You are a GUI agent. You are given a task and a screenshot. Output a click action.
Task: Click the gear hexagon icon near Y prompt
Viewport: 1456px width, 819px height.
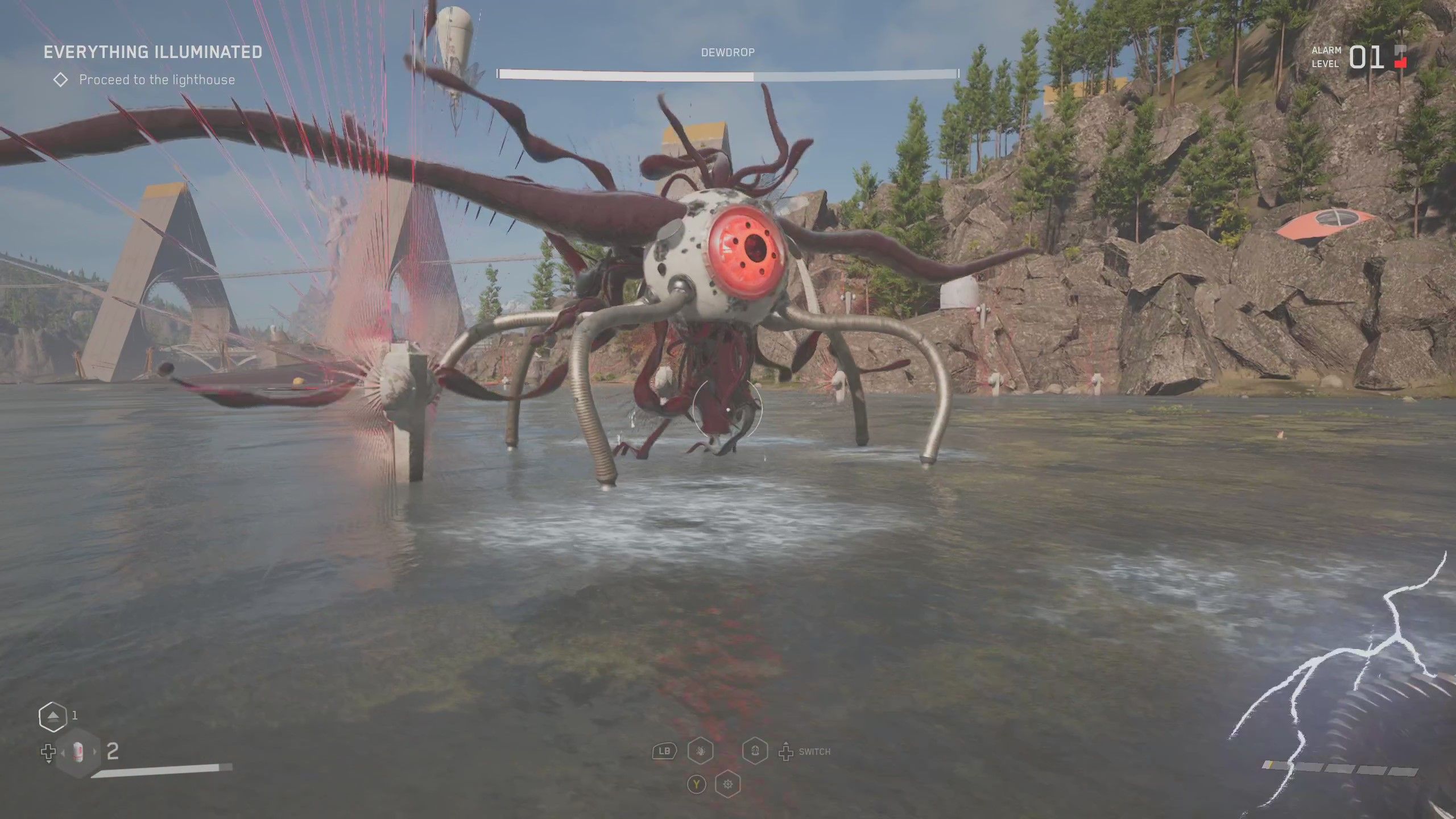tap(728, 784)
